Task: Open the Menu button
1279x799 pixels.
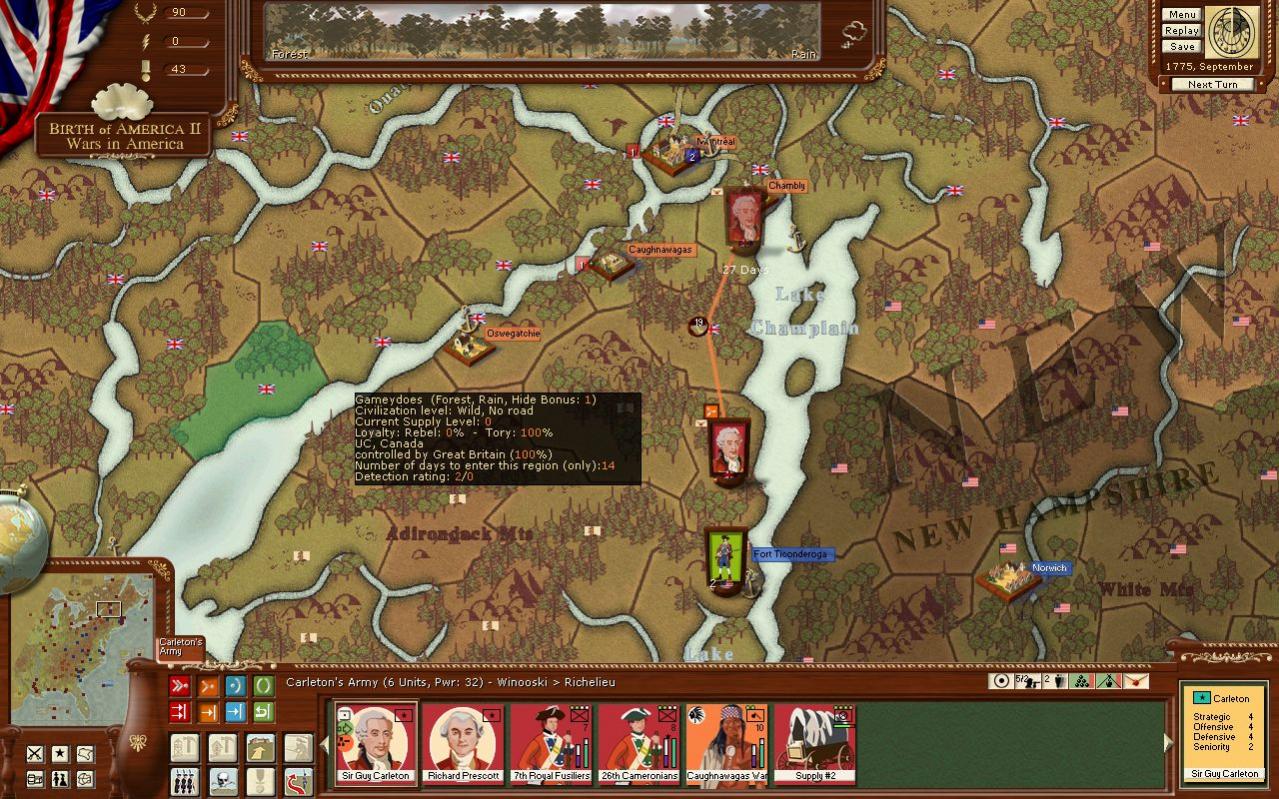Action: [1181, 15]
